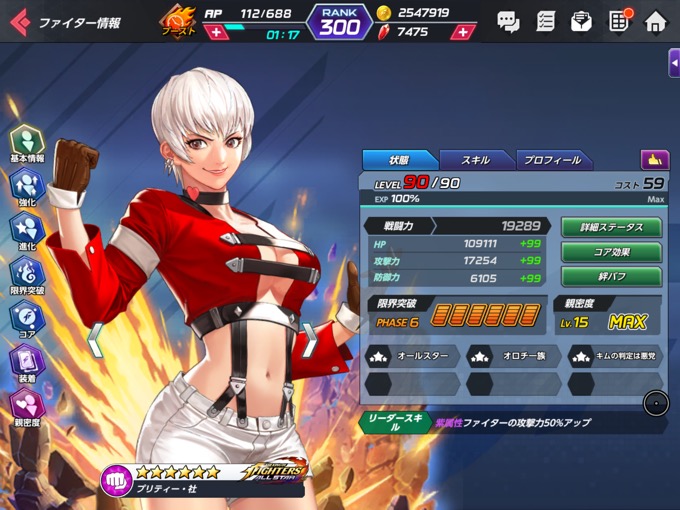Viewport: 680px width, 510px height.
Task: Switch to the スキル tab
Action: click(x=475, y=160)
